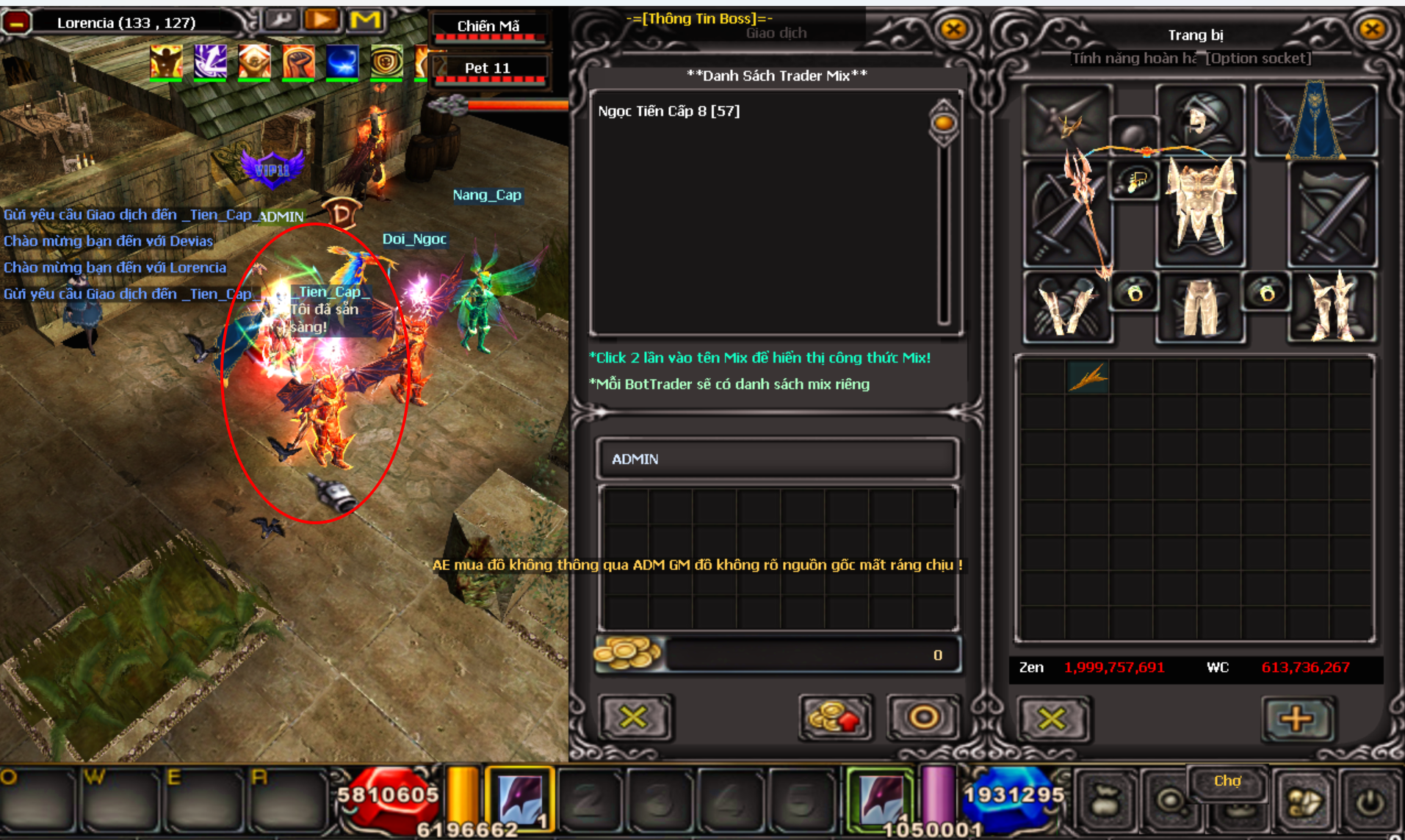Click the orange play arrow button
1405x840 pixels.
(x=321, y=20)
